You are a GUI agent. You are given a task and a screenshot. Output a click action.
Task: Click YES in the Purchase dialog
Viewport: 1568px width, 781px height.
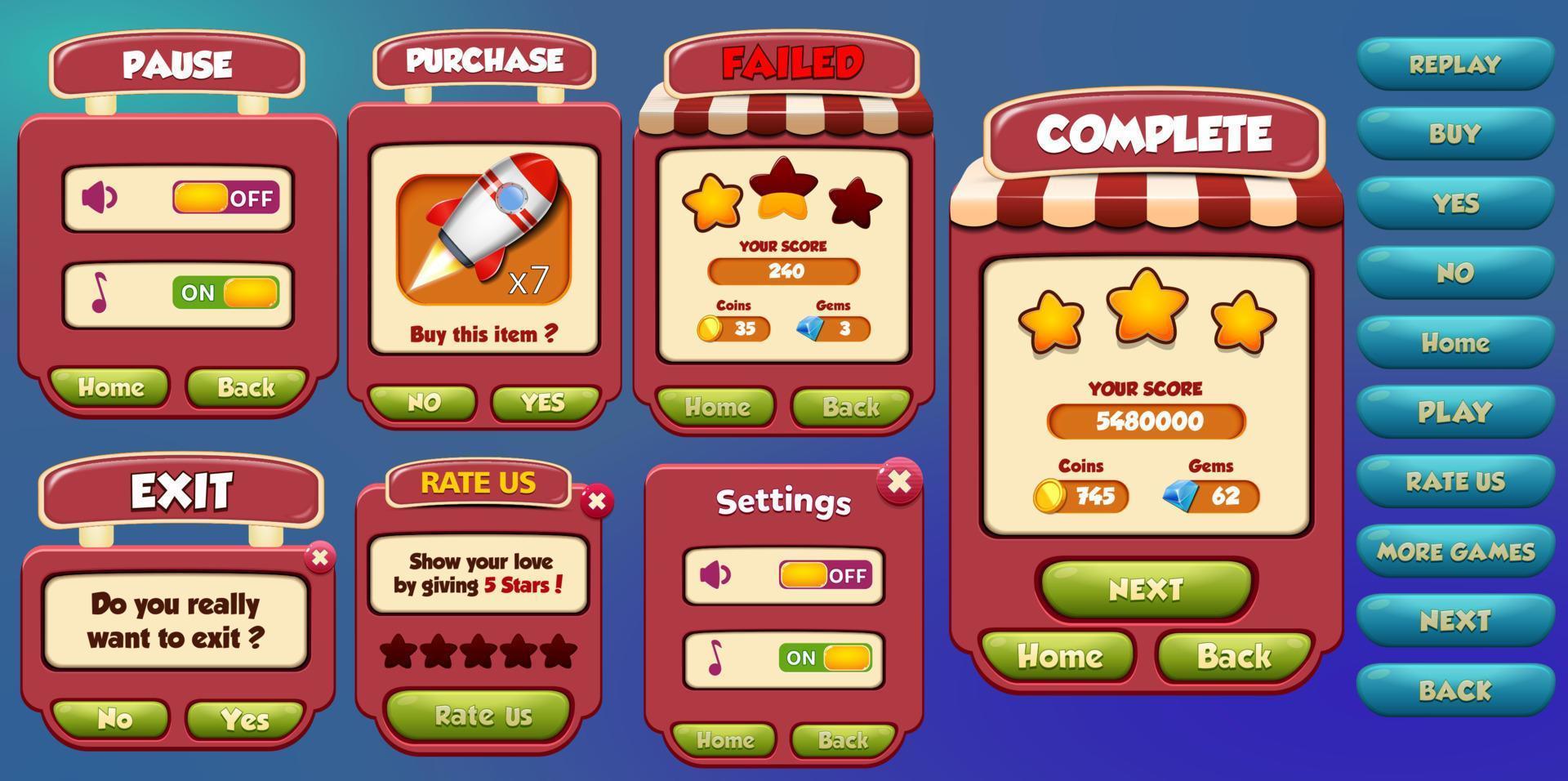point(541,402)
